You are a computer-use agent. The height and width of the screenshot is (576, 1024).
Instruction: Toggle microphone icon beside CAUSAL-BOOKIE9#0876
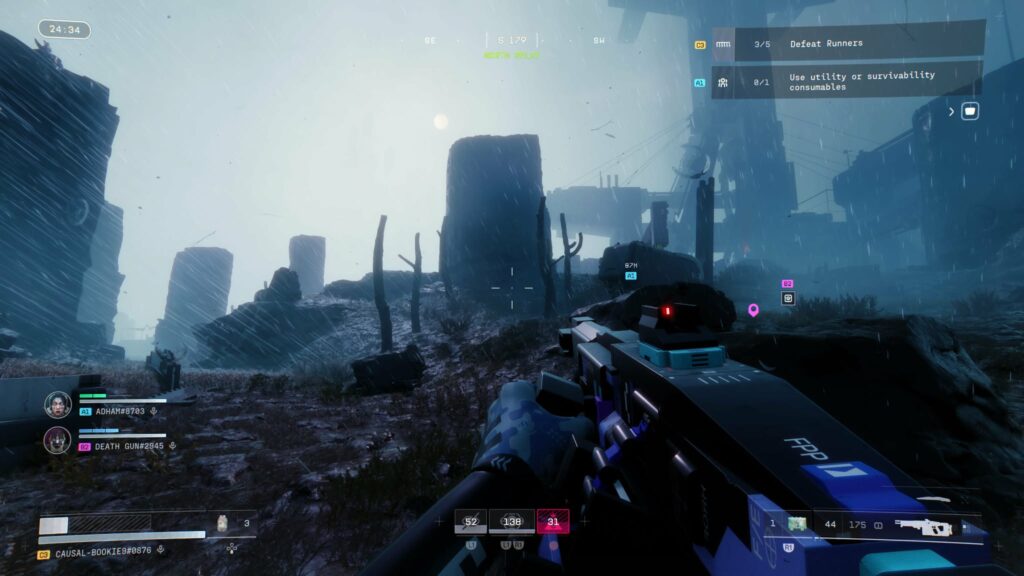click(x=161, y=550)
